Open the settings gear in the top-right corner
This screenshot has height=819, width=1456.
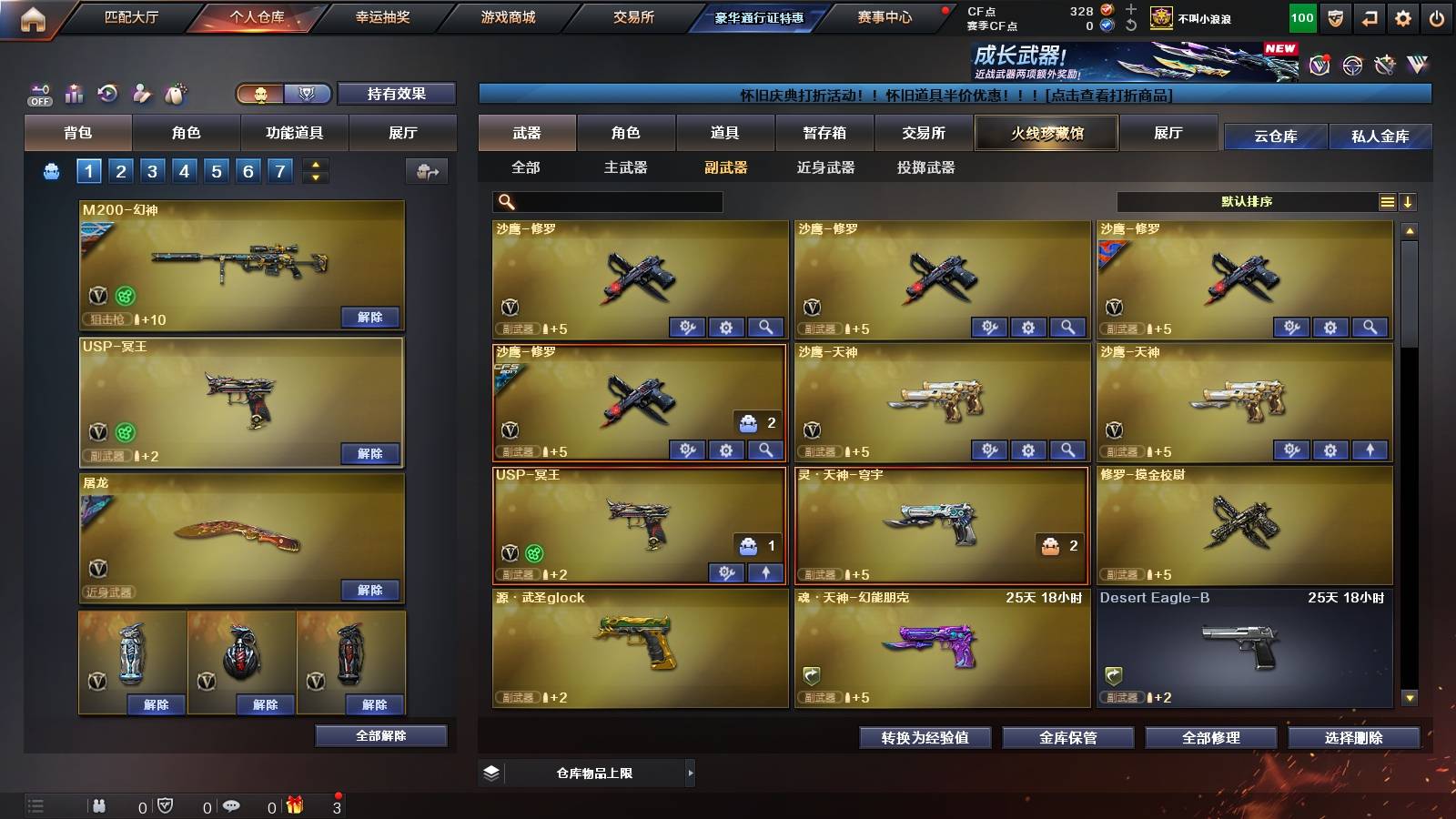[x=1402, y=16]
